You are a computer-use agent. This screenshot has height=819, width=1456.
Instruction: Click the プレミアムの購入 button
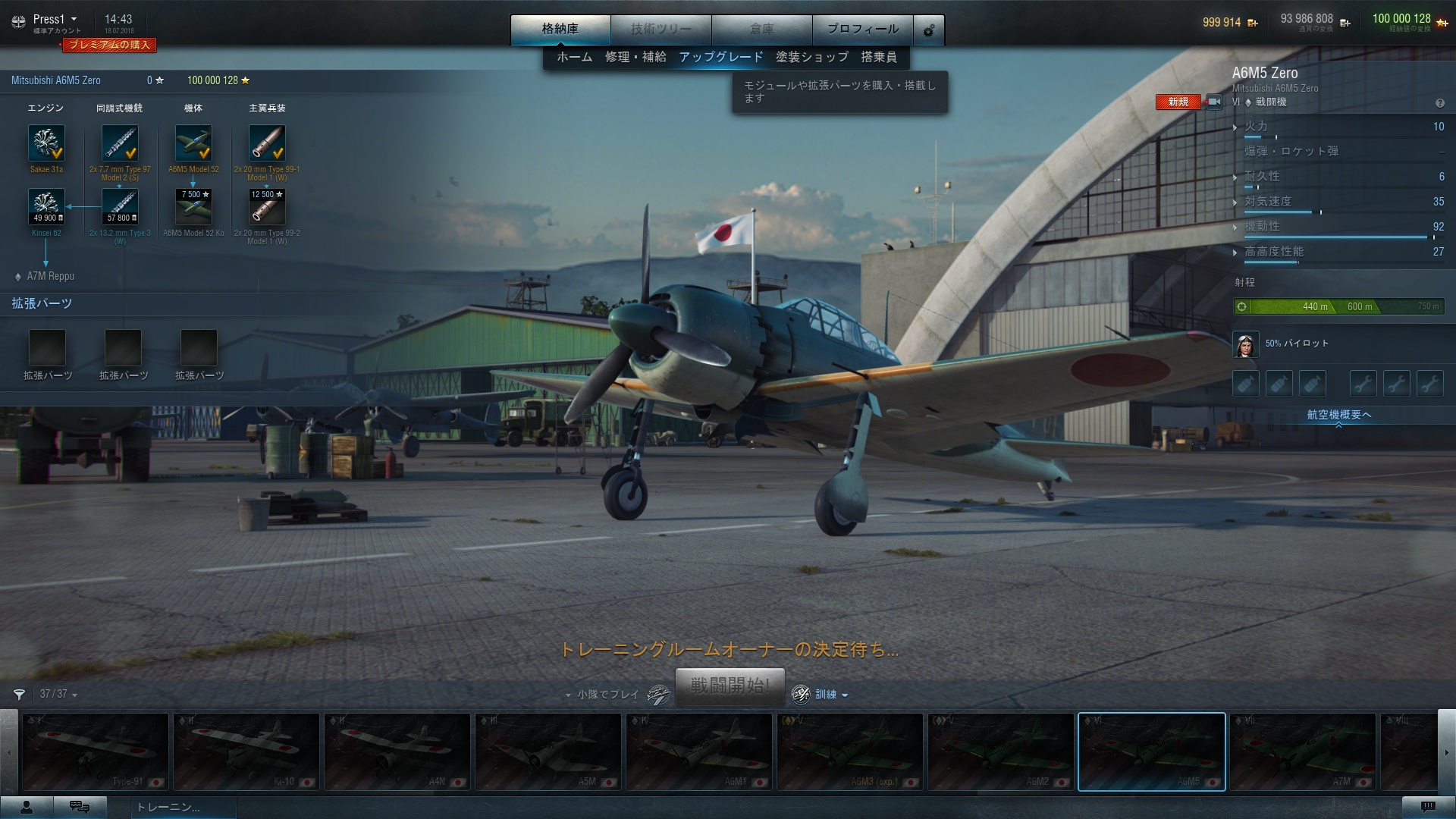point(109,45)
